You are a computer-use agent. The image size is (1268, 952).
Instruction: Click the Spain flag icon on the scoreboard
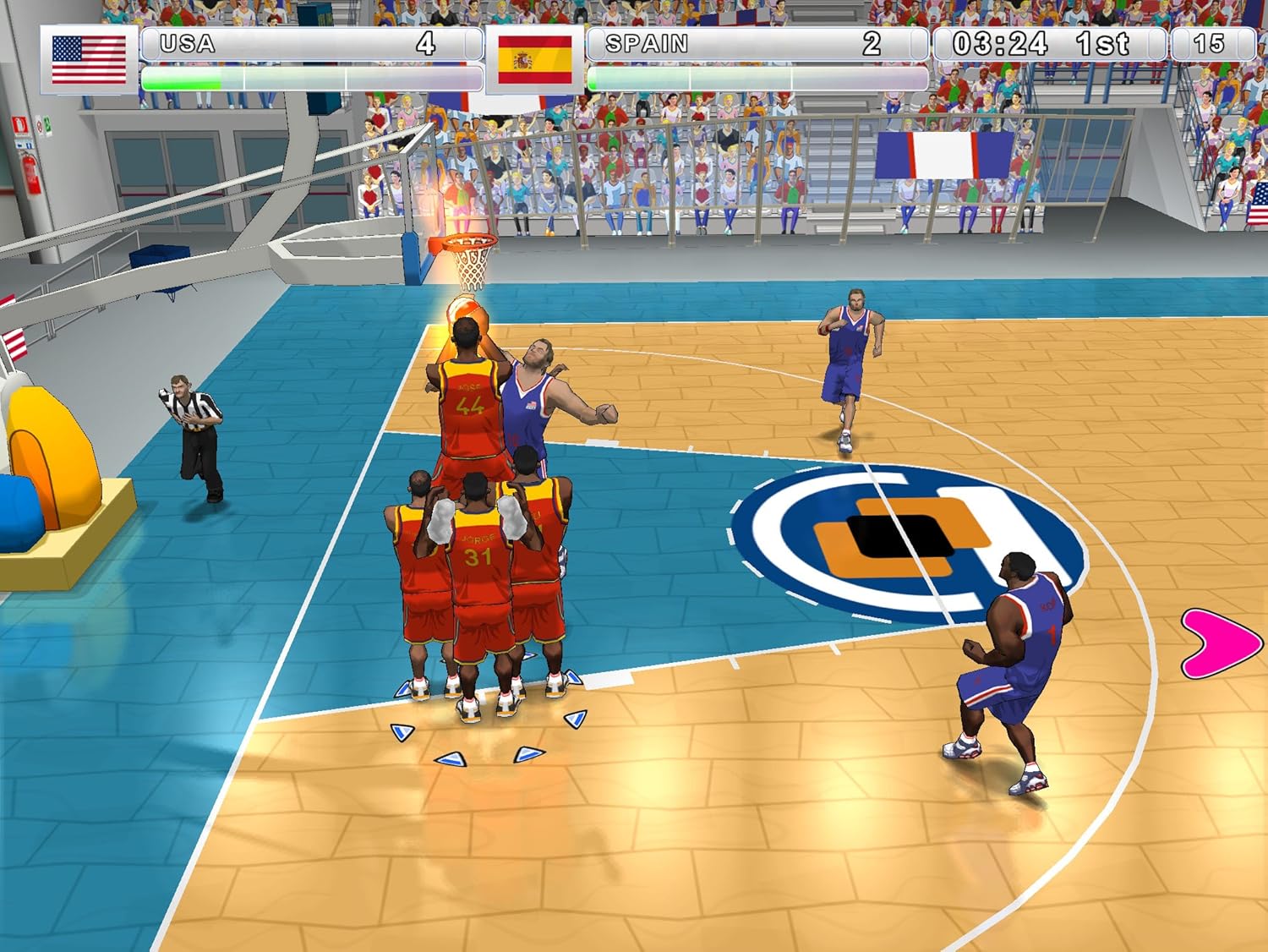[x=534, y=59]
